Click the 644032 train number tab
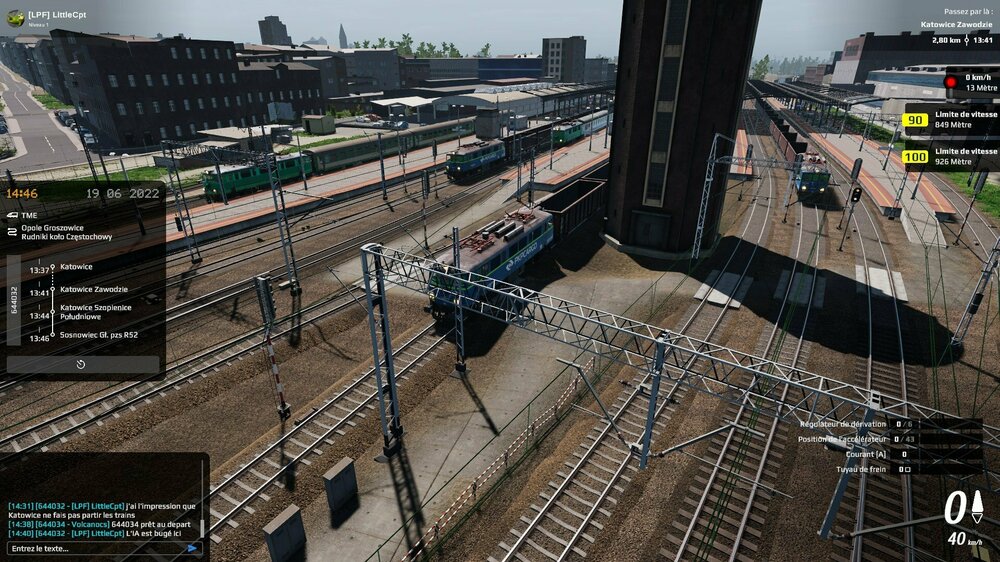 pyautogui.click(x=14, y=300)
